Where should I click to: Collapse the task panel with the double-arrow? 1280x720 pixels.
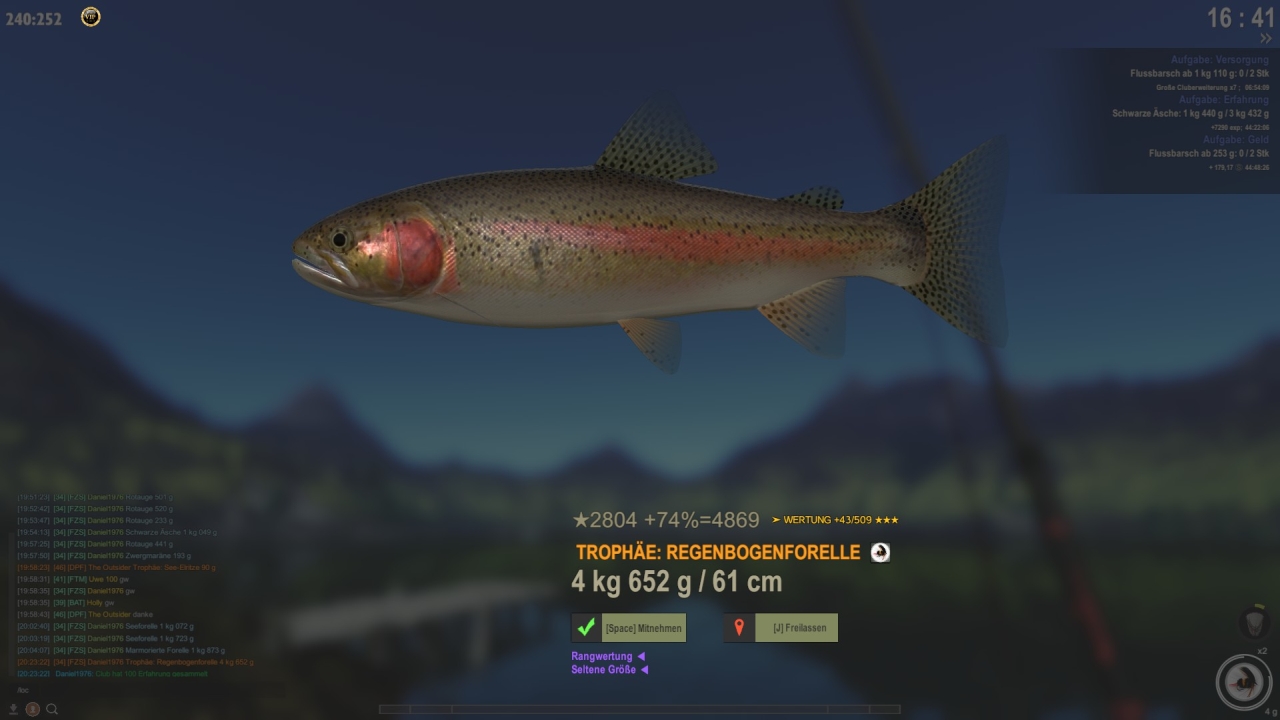click(1265, 38)
